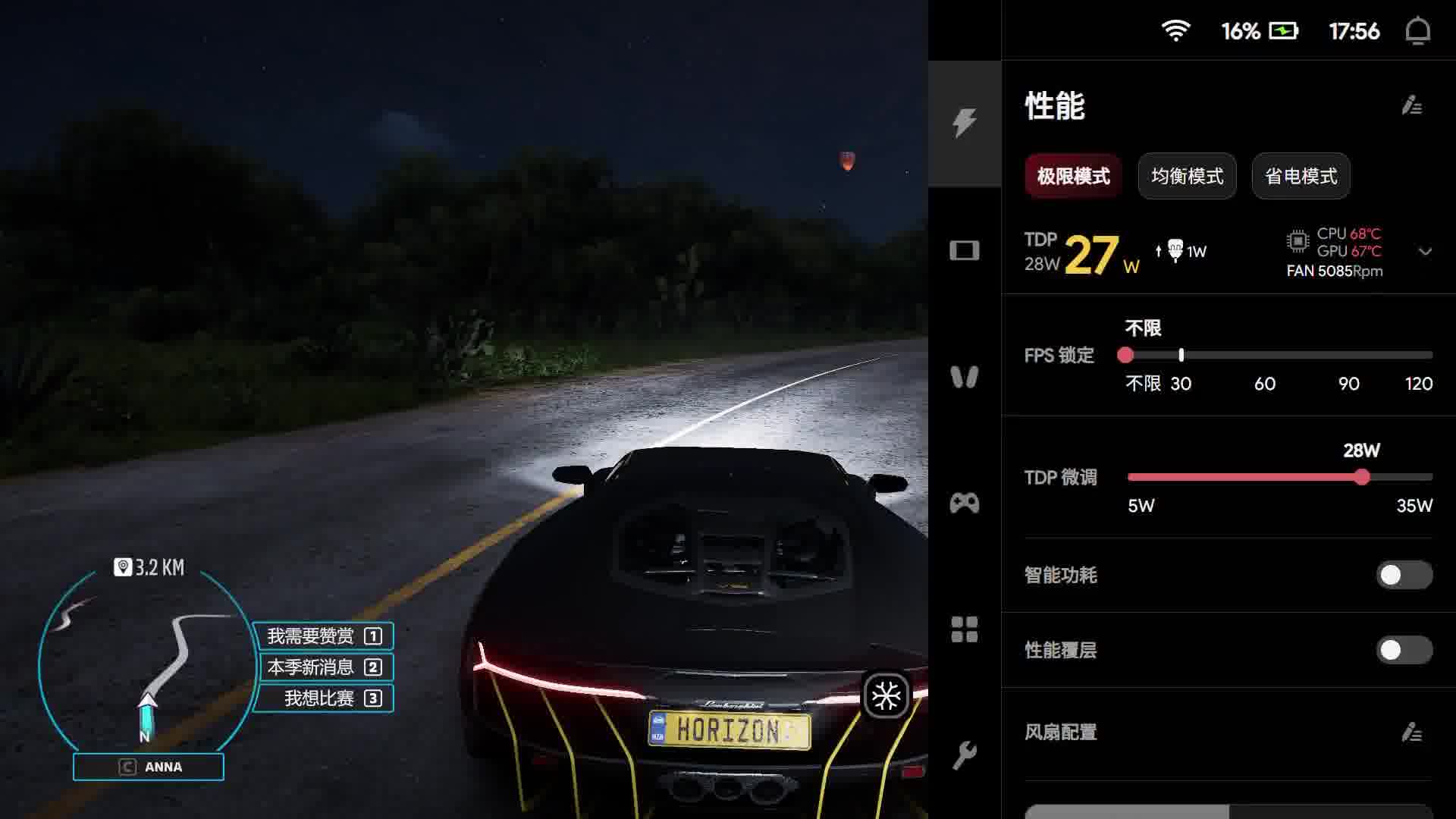Enable the 性能覆层 overlay toggle
1456x819 pixels.
1404,650
